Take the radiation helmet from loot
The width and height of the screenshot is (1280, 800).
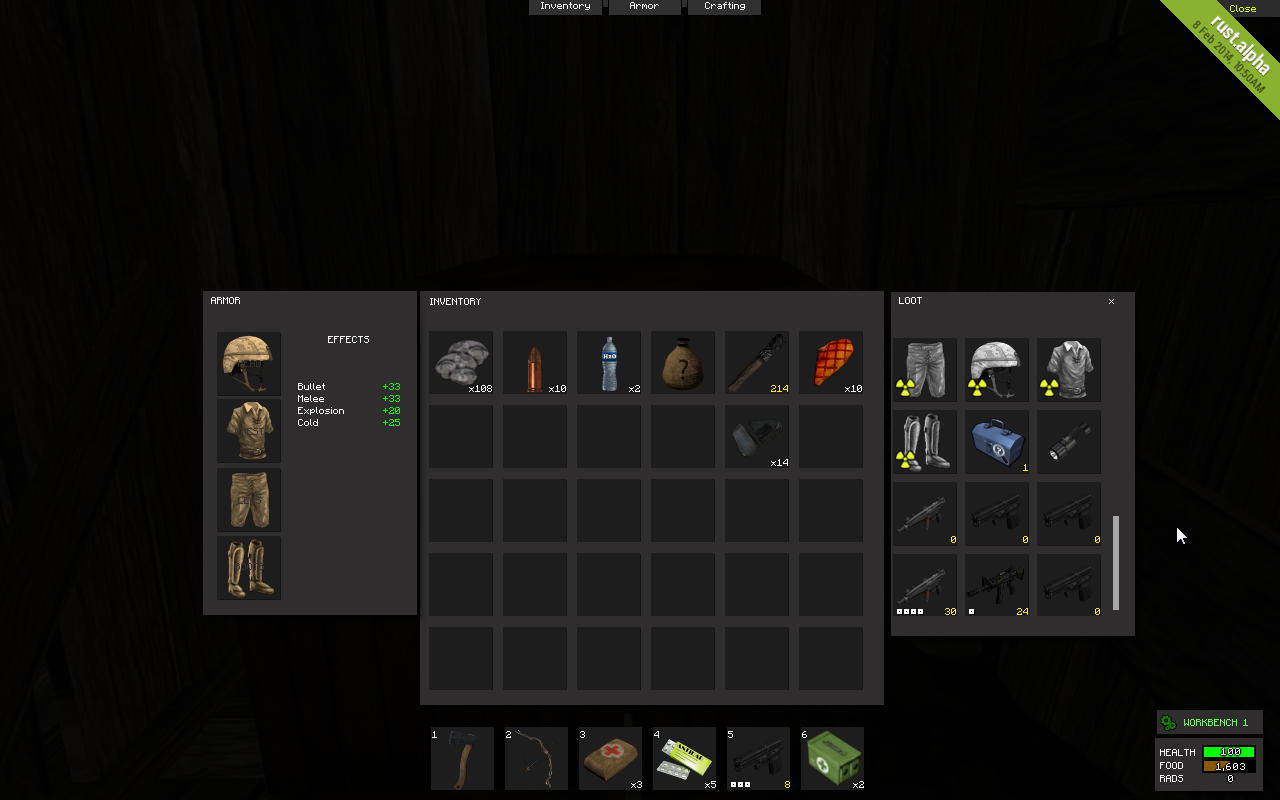(x=997, y=369)
